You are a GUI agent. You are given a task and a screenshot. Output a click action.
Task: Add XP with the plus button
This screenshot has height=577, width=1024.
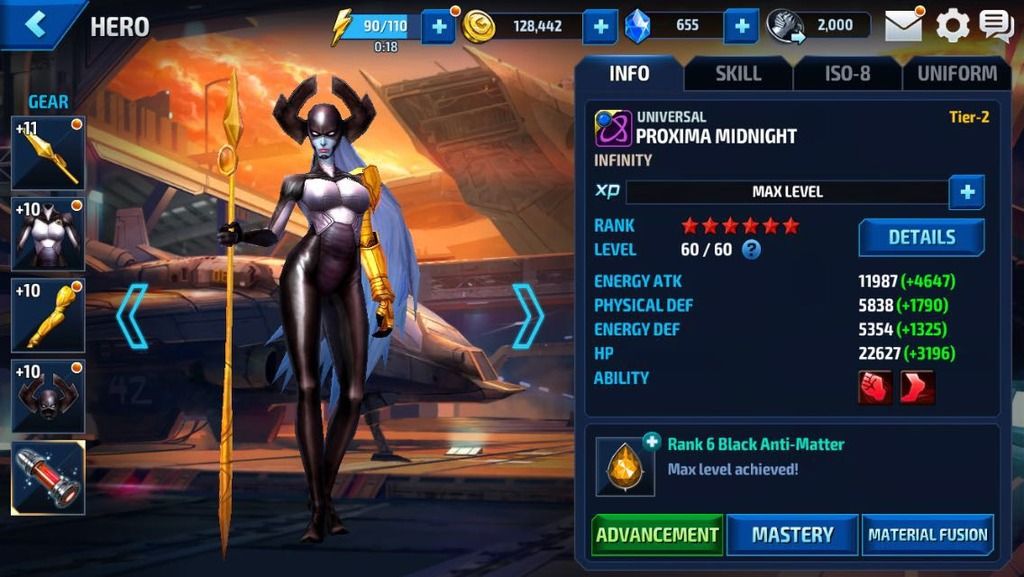tap(966, 191)
